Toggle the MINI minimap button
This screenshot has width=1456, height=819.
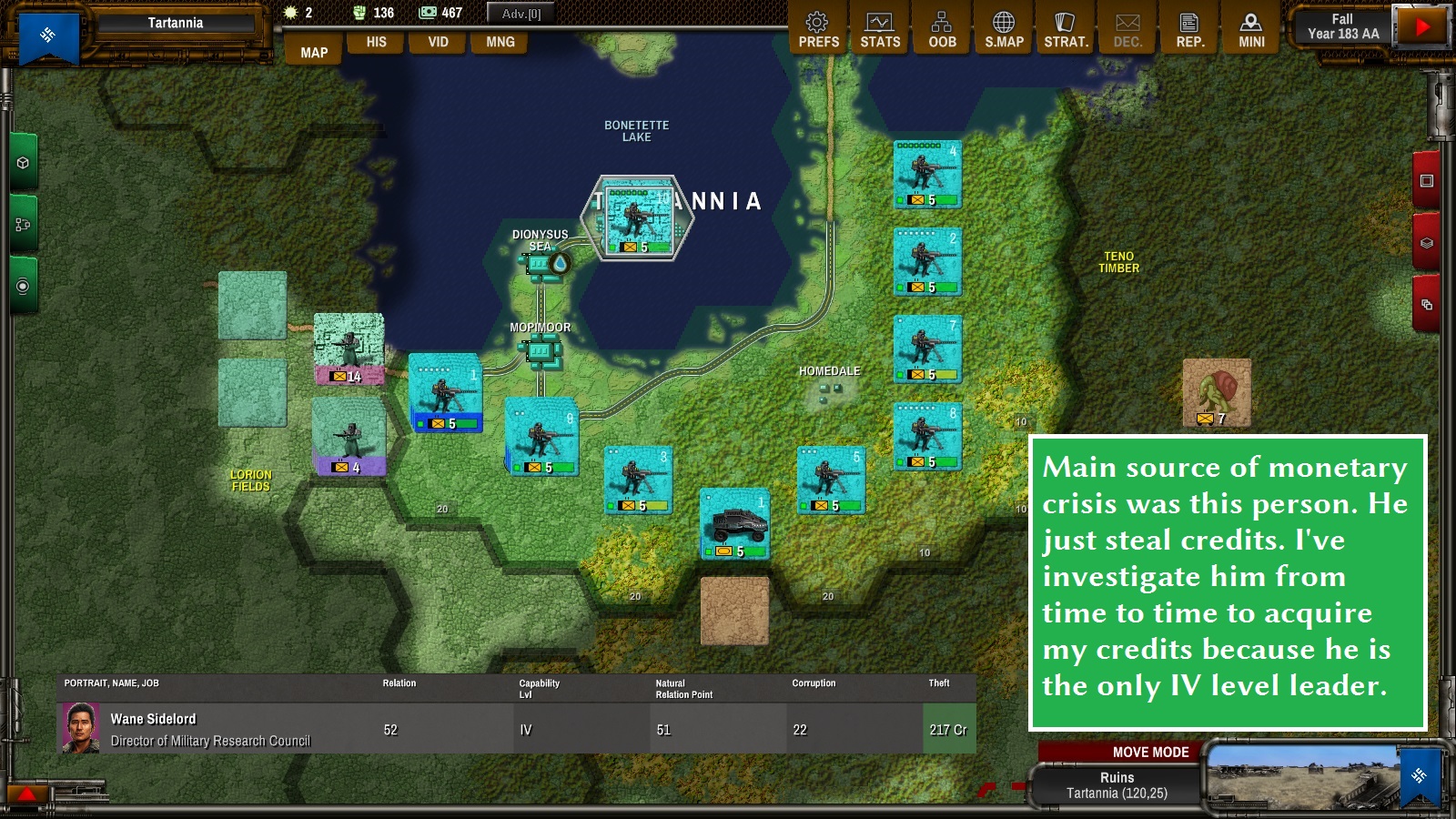[x=1251, y=30]
